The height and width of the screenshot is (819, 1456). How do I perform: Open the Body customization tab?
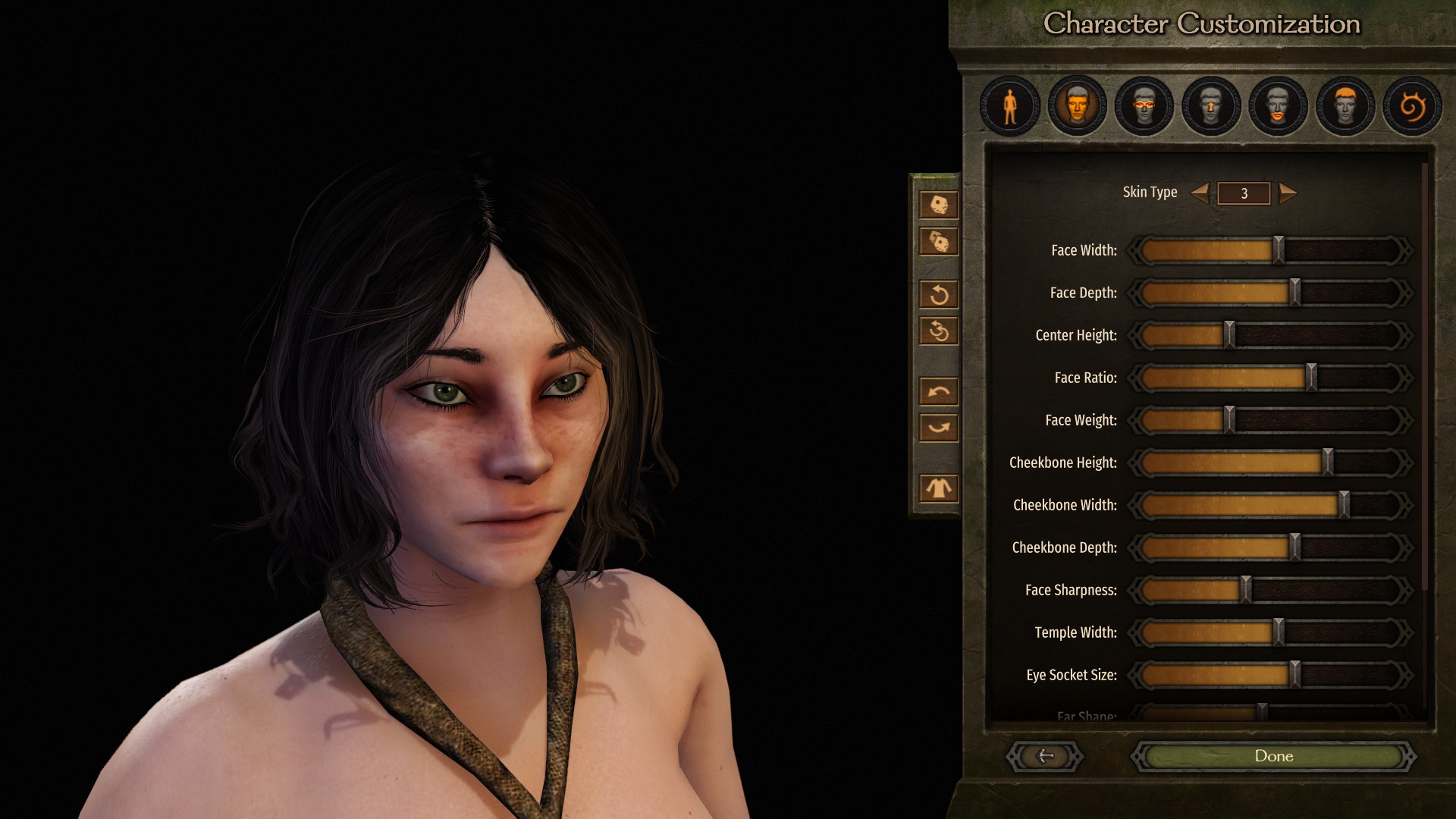coord(1009,106)
